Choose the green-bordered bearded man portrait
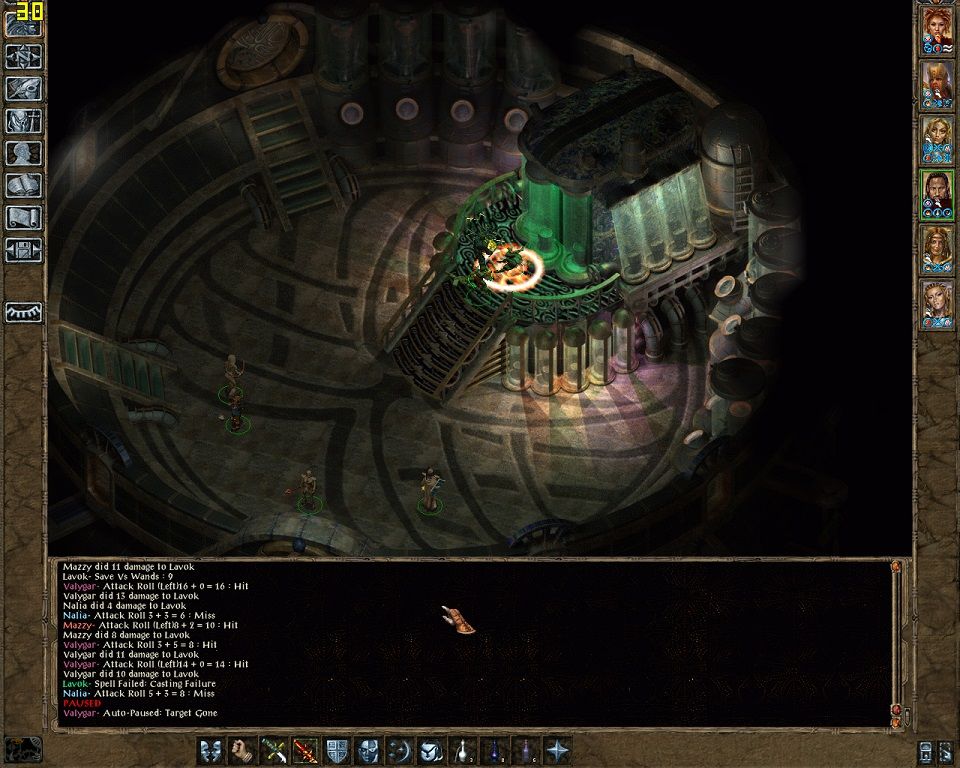 click(938, 194)
